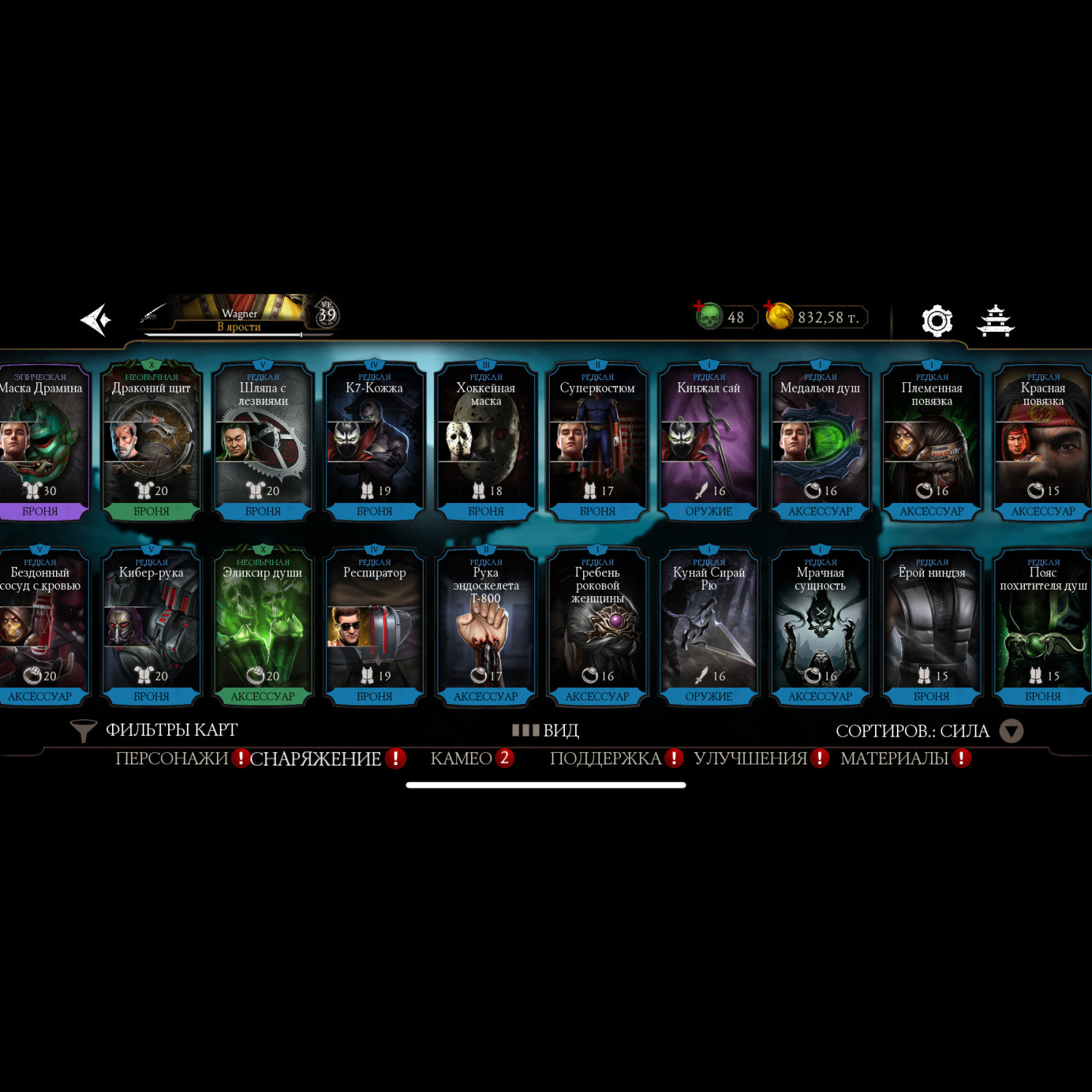Choose the Медальон душ accessory card

820,442
